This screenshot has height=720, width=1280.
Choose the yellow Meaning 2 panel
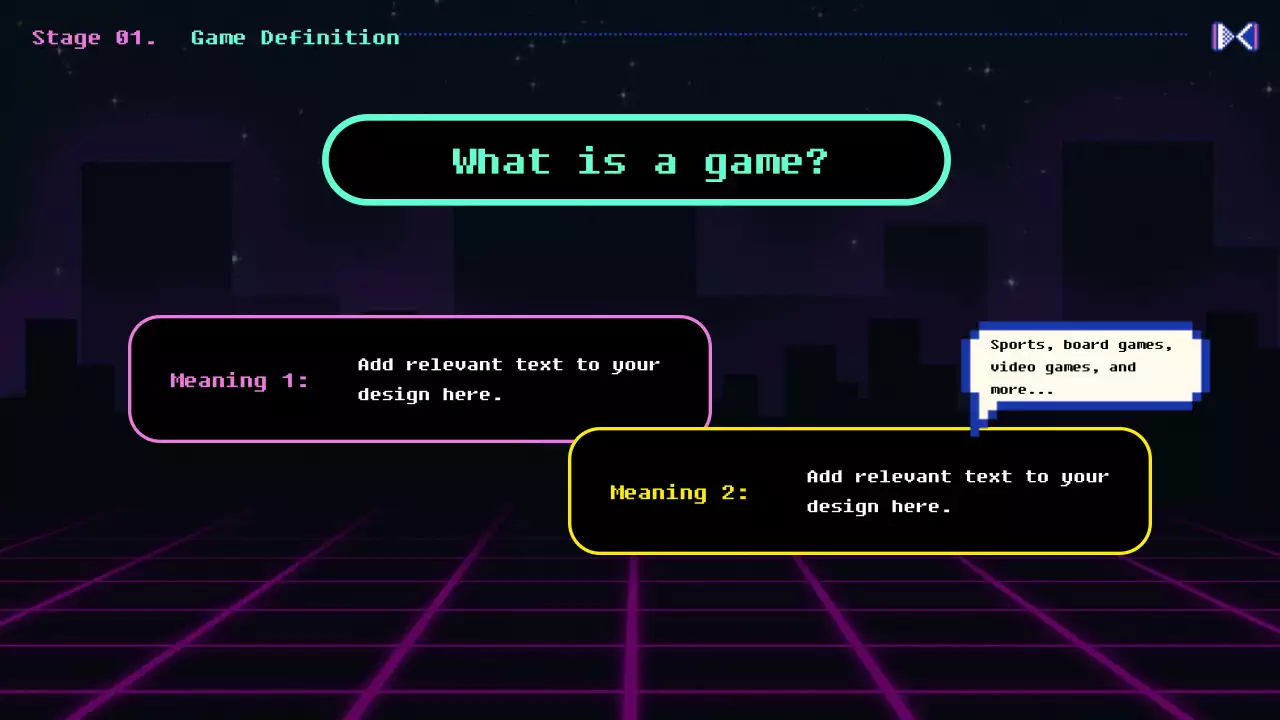click(x=860, y=491)
